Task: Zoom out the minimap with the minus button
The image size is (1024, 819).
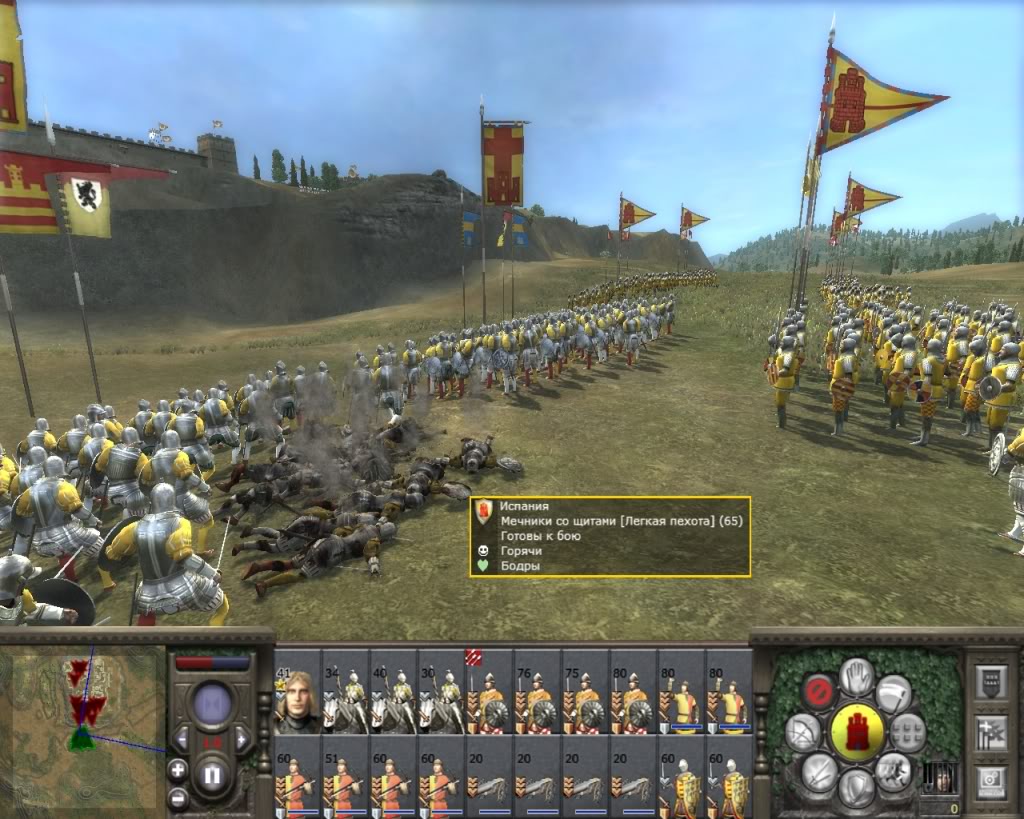Action: click(178, 797)
